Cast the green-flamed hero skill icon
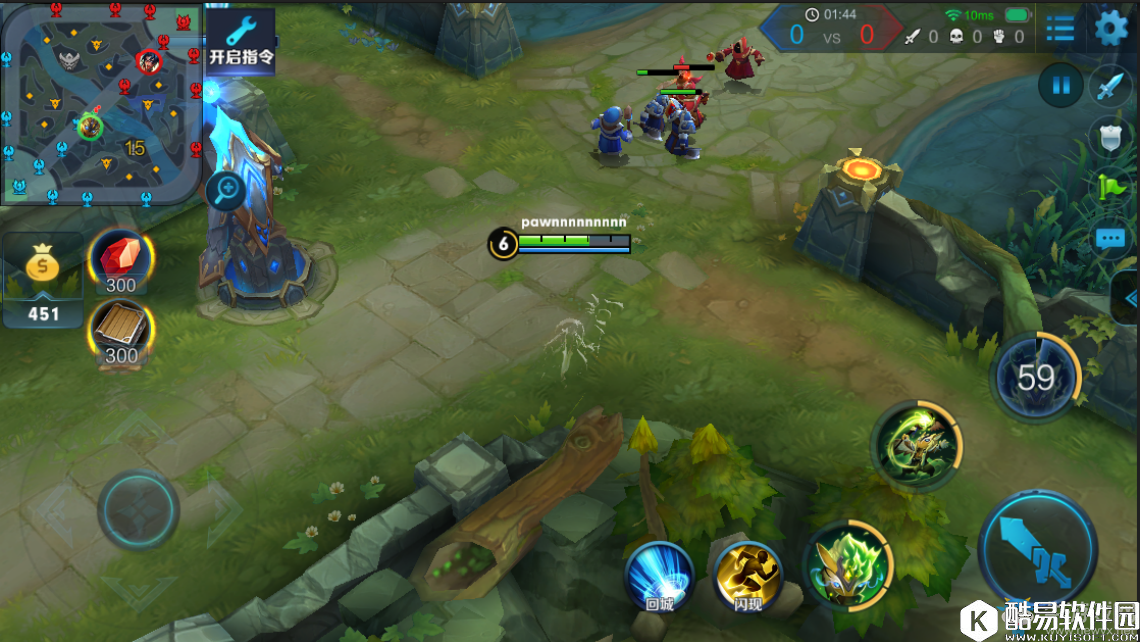Viewport: 1140px width, 642px height. click(x=848, y=565)
